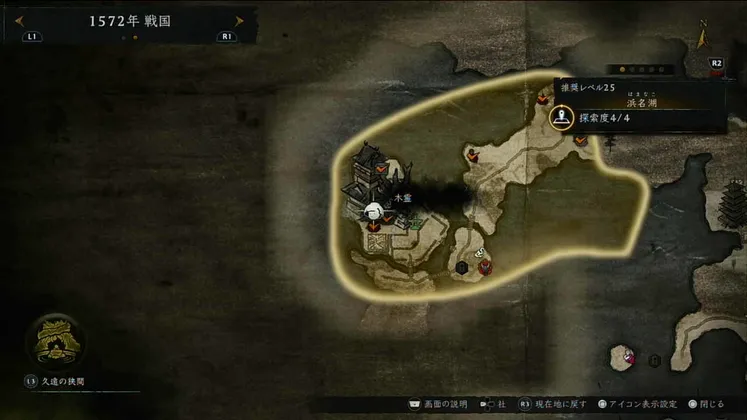The width and height of the screenshot is (747, 420).
Task: Select the white shrine marker by the castle
Action: (x=373, y=211)
